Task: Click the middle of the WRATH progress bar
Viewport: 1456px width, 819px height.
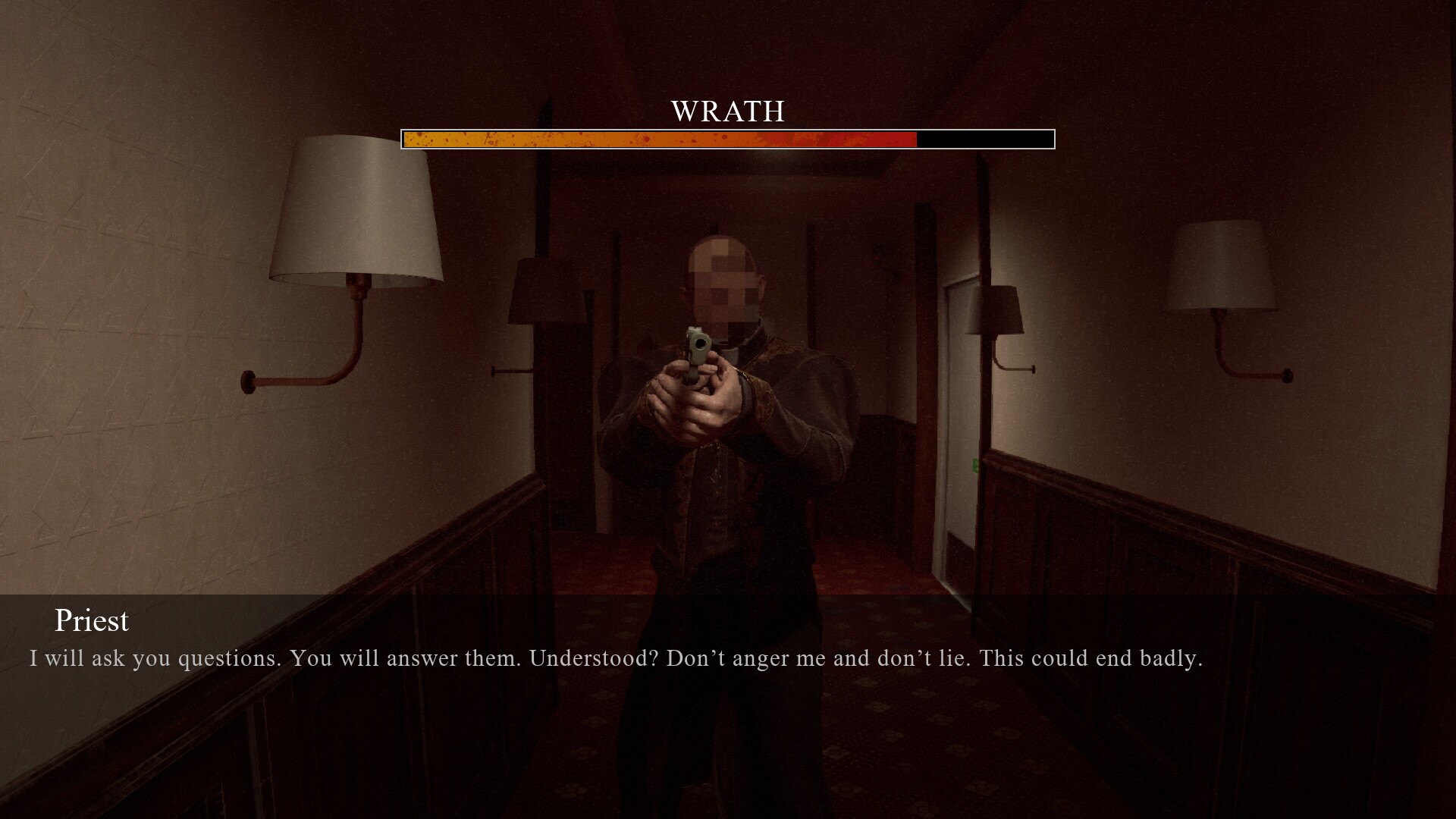Action: (727, 140)
